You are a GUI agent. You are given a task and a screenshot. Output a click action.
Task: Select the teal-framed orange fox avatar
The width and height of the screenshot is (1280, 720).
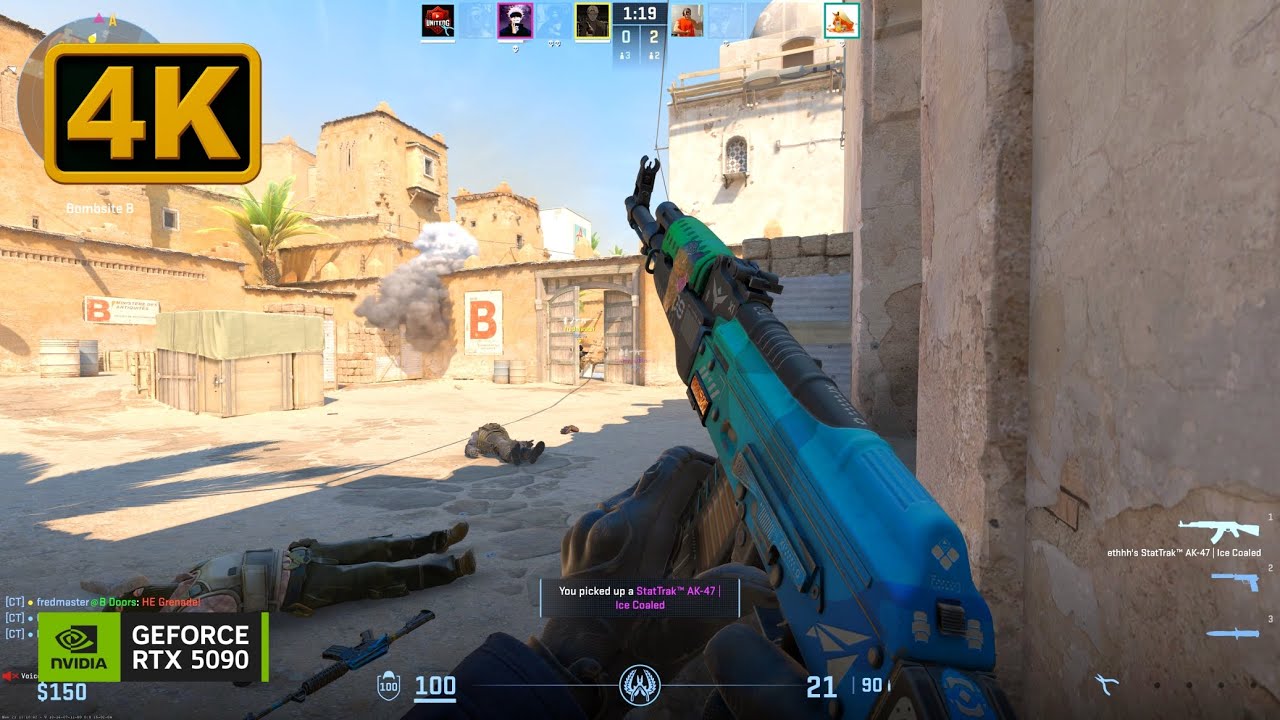pos(841,21)
